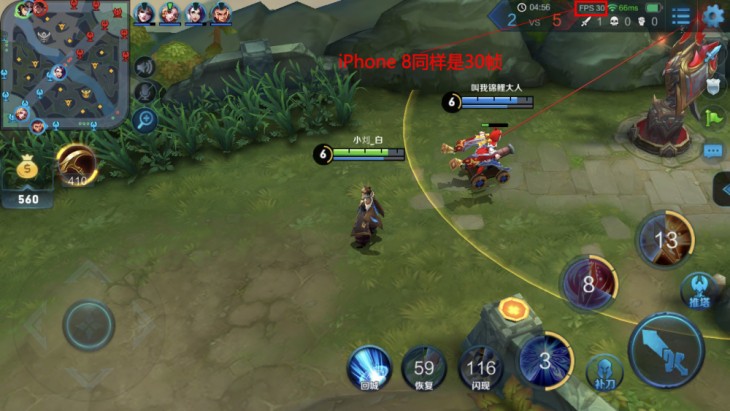Image resolution: width=730 pixels, height=411 pixels.
Task: Toggle the microphone button
Action: tap(146, 93)
